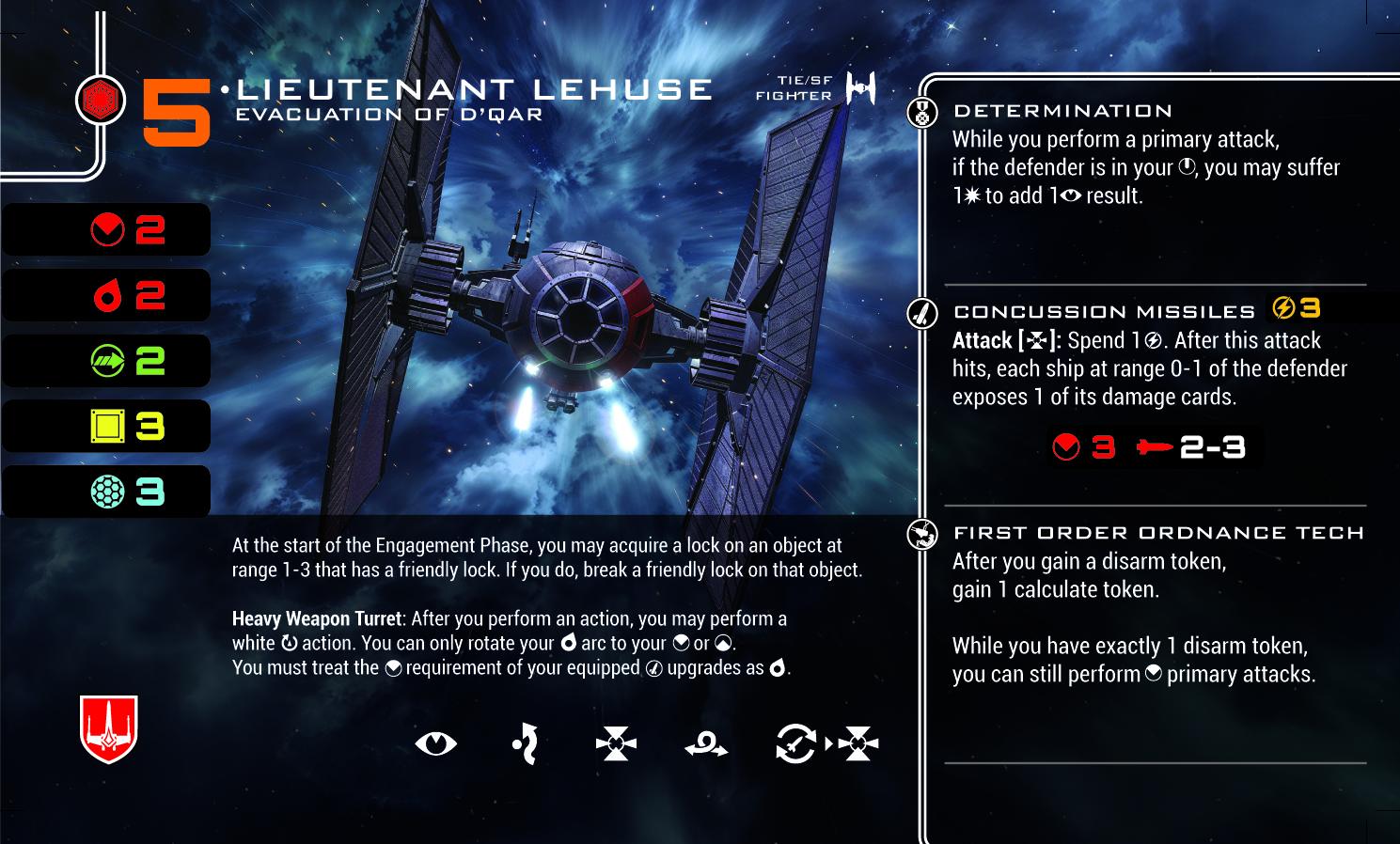This screenshot has height=844, width=1400.
Task: Select the Rotate Arc linked action icon
Action: tap(795, 744)
